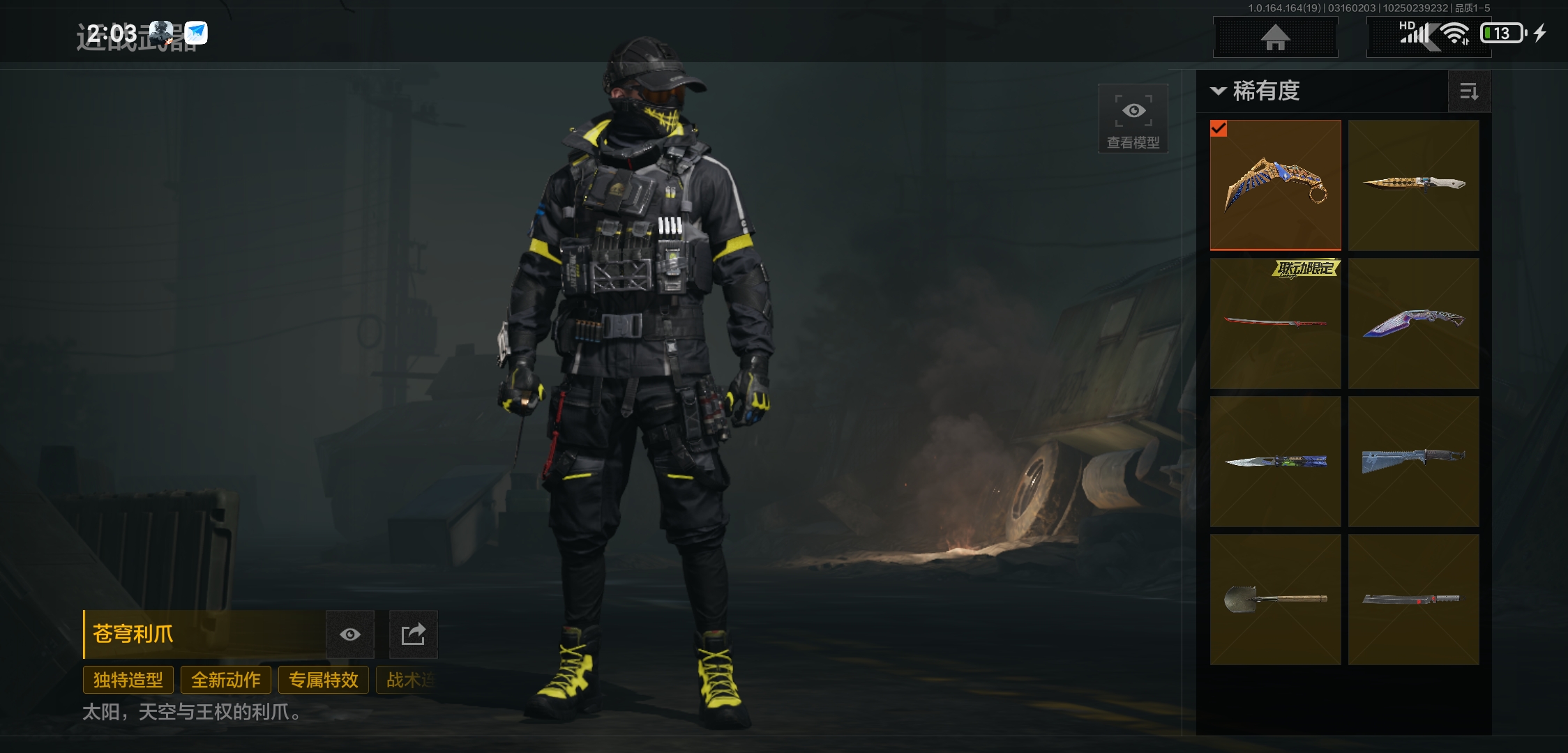Select the folding shovel slot

(x=1275, y=599)
